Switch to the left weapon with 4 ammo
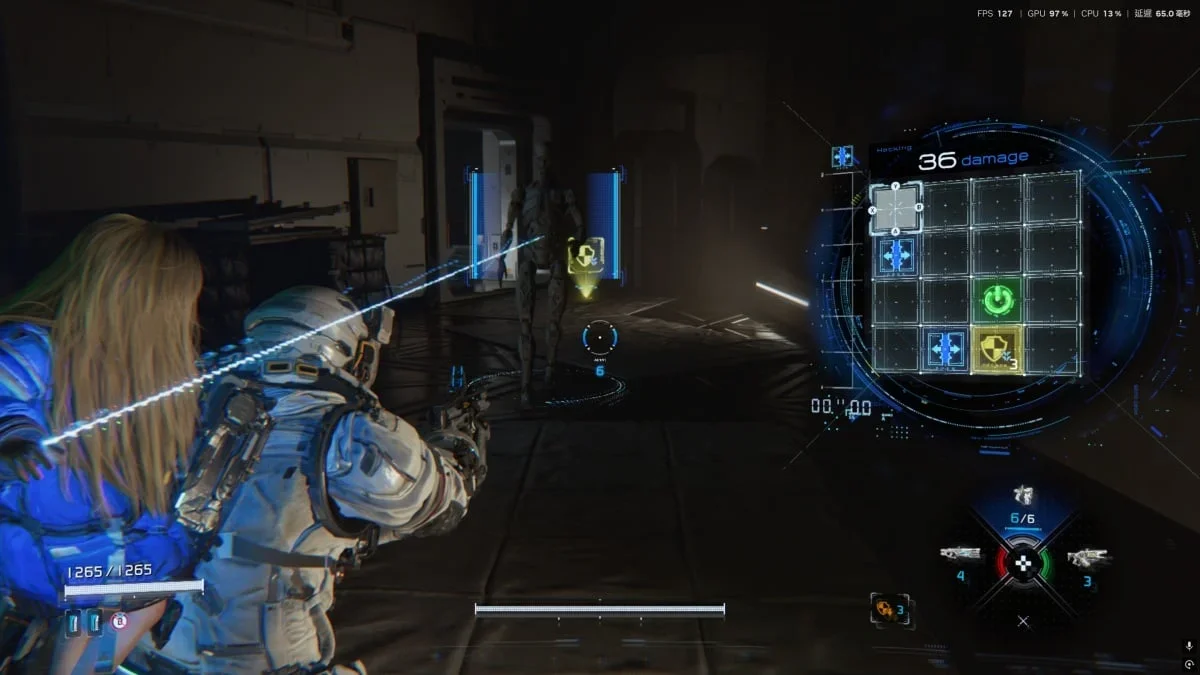Screen dimensions: 1200x675 (x=959, y=554)
